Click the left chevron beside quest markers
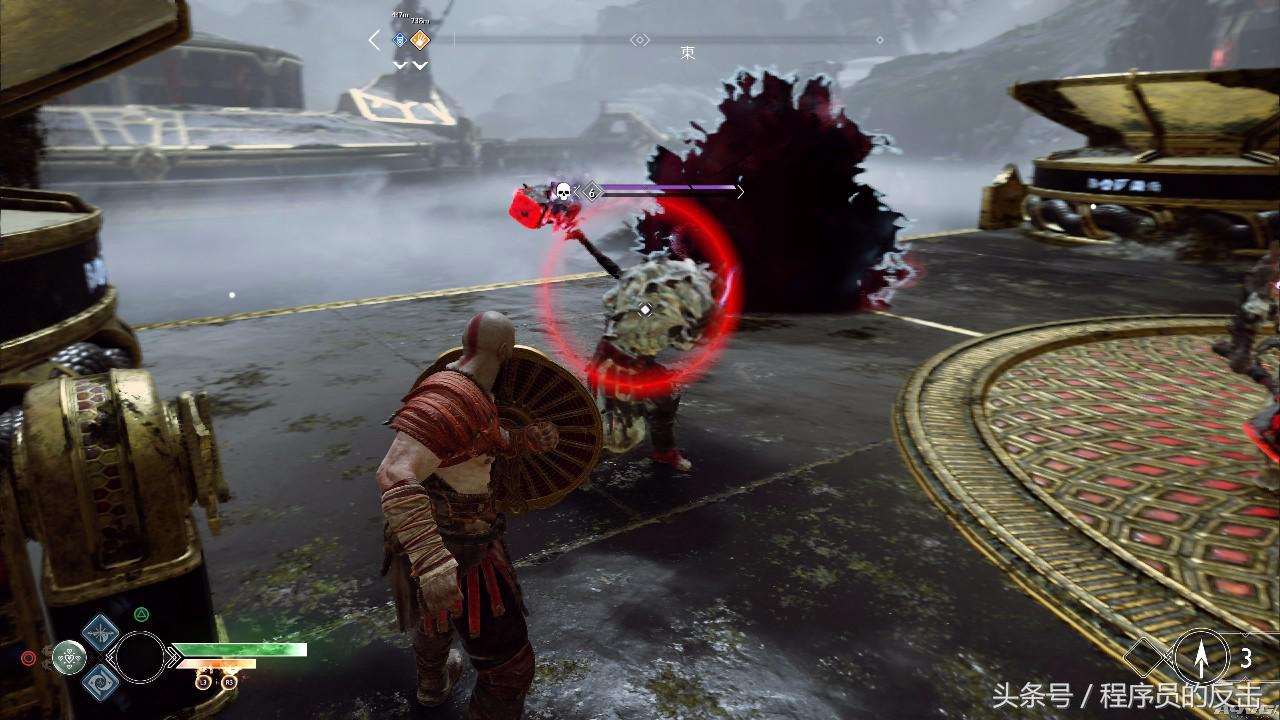 [x=373, y=39]
